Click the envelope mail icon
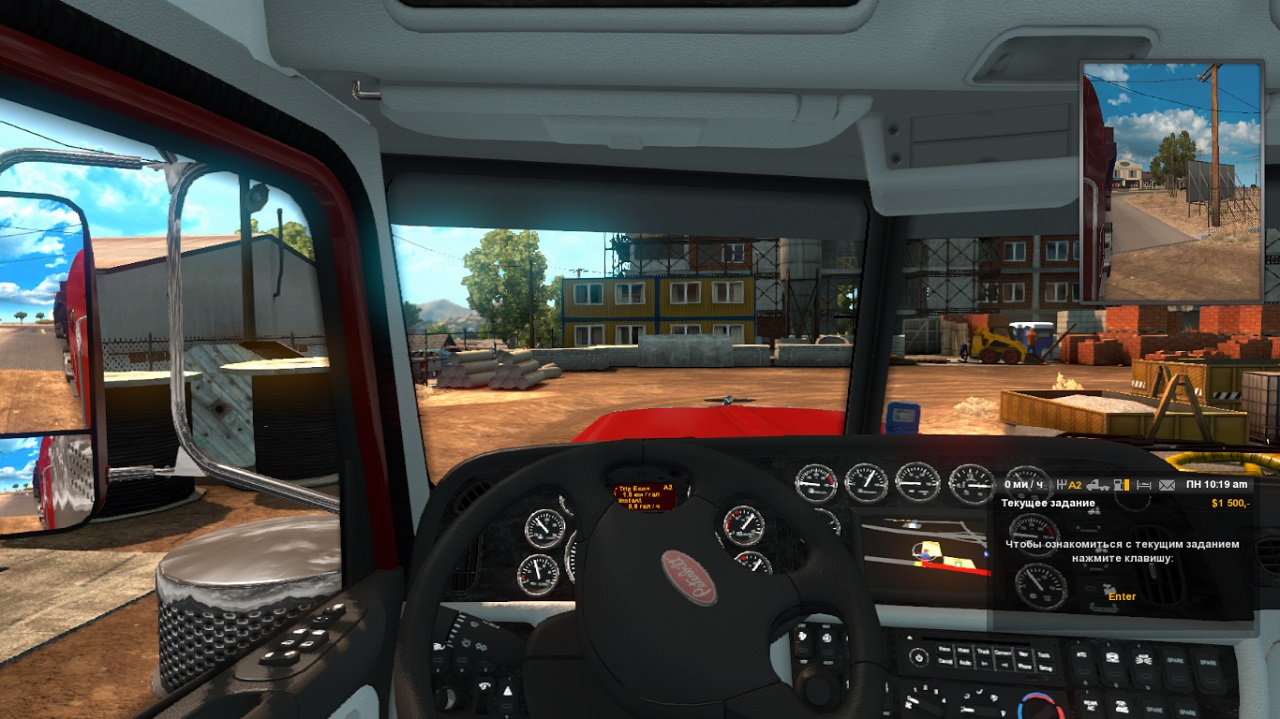The width and height of the screenshot is (1280, 719). coord(1167,485)
